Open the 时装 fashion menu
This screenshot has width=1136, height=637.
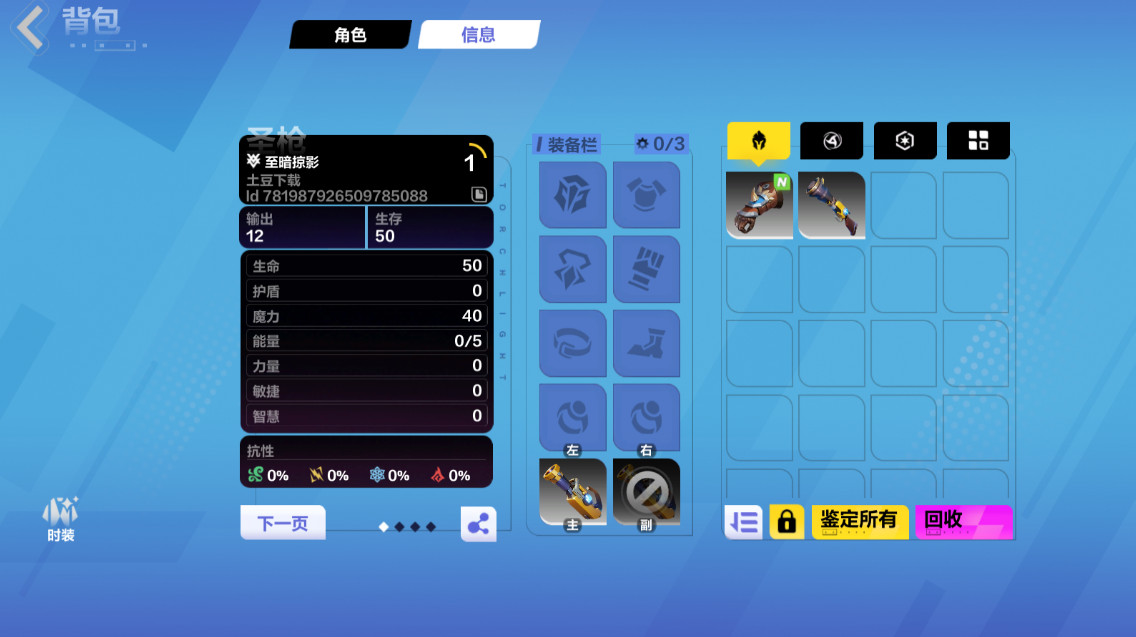[x=60, y=518]
